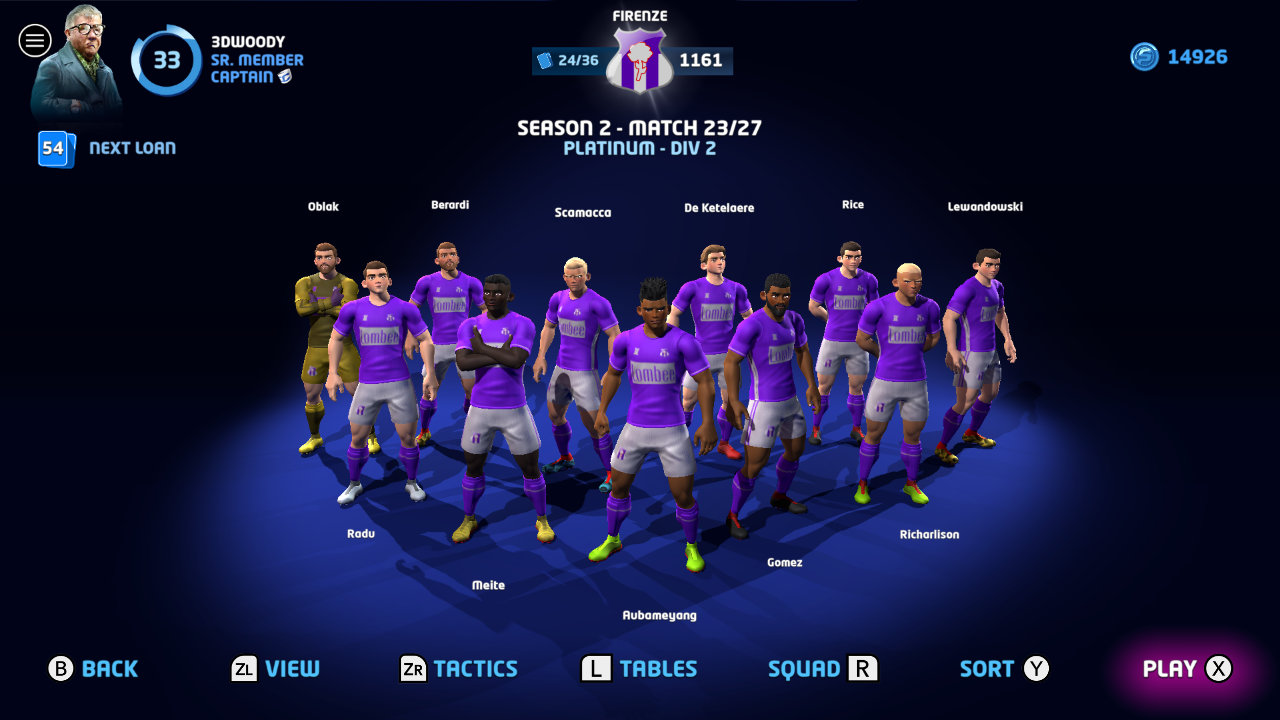Open the Tactics screen
This screenshot has width=1280, height=720.
pos(460,668)
